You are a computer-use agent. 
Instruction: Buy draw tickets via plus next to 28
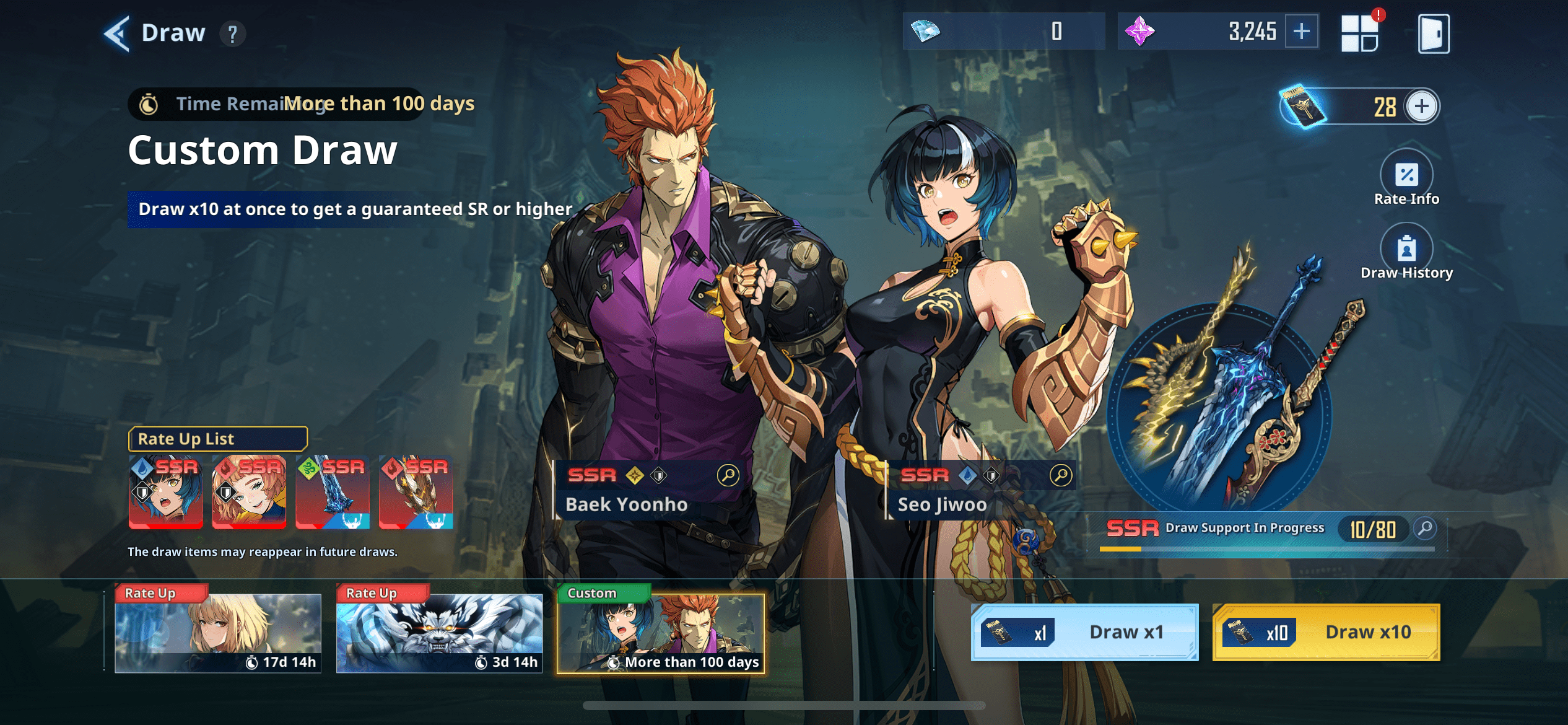pyautogui.click(x=1422, y=106)
